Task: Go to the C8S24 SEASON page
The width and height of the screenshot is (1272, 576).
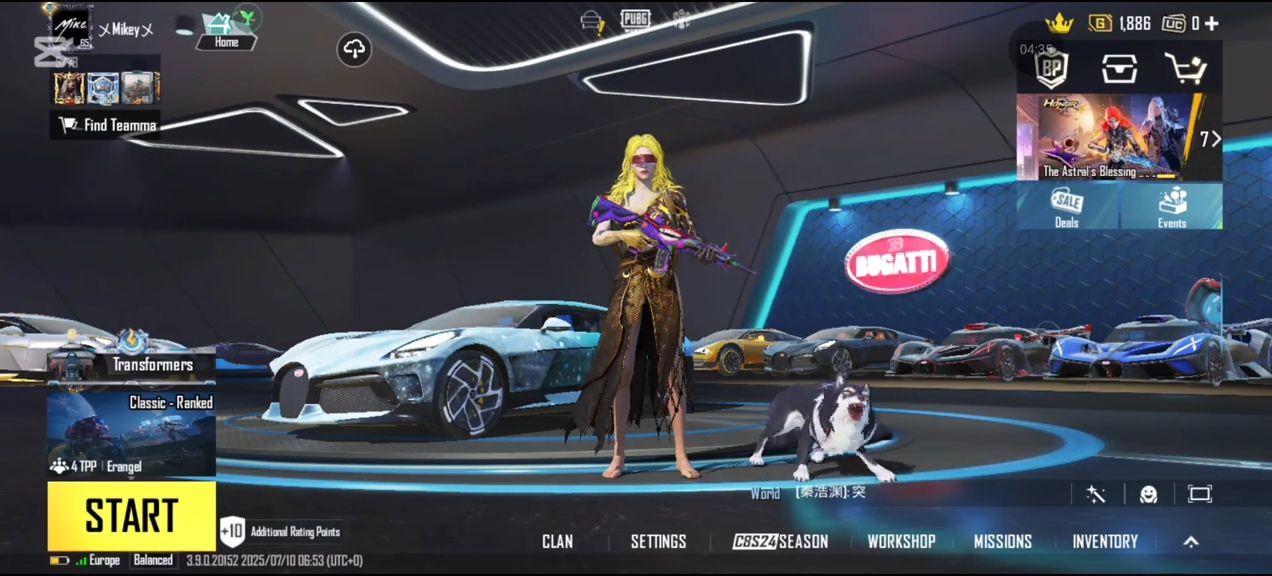Action: click(x=780, y=542)
